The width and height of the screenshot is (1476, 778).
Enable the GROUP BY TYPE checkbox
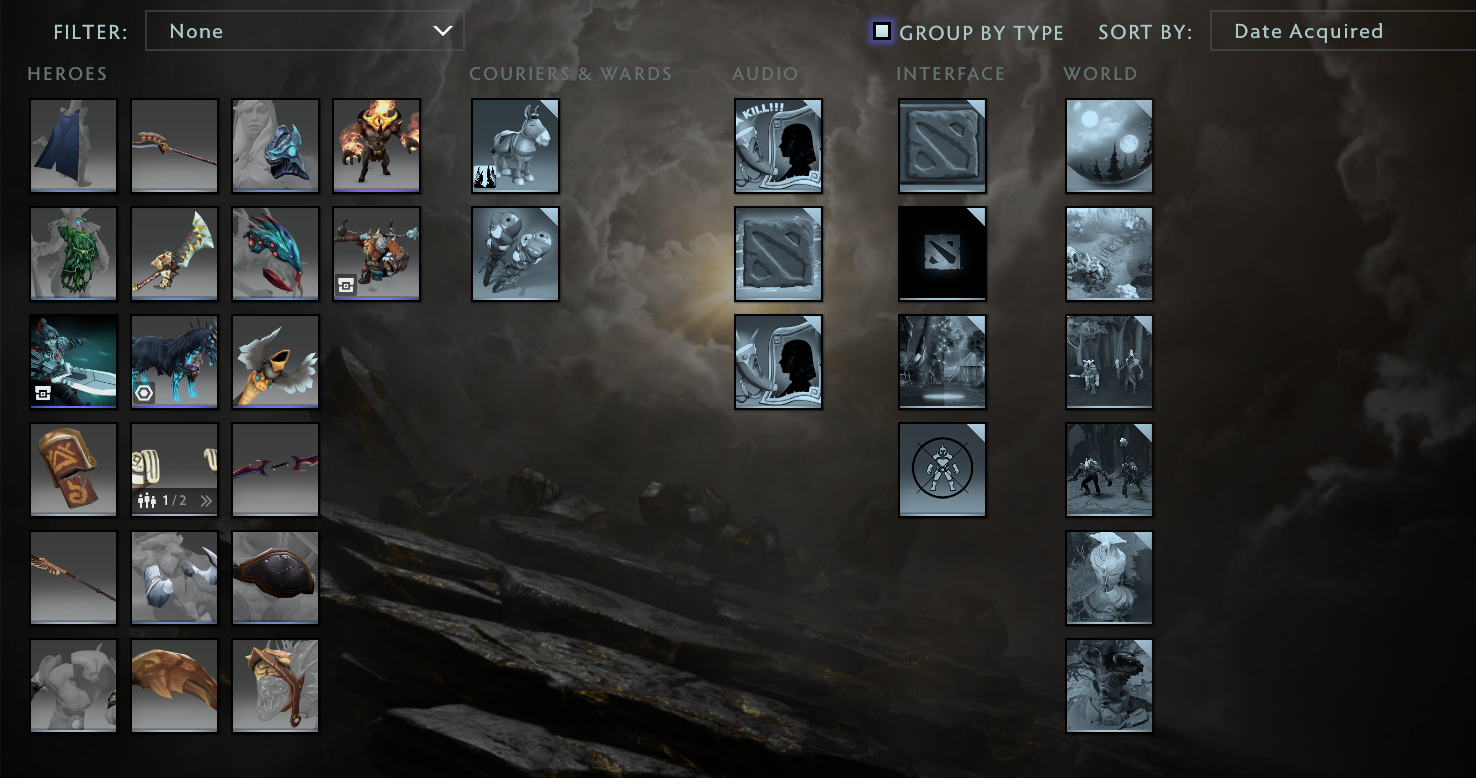click(881, 31)
